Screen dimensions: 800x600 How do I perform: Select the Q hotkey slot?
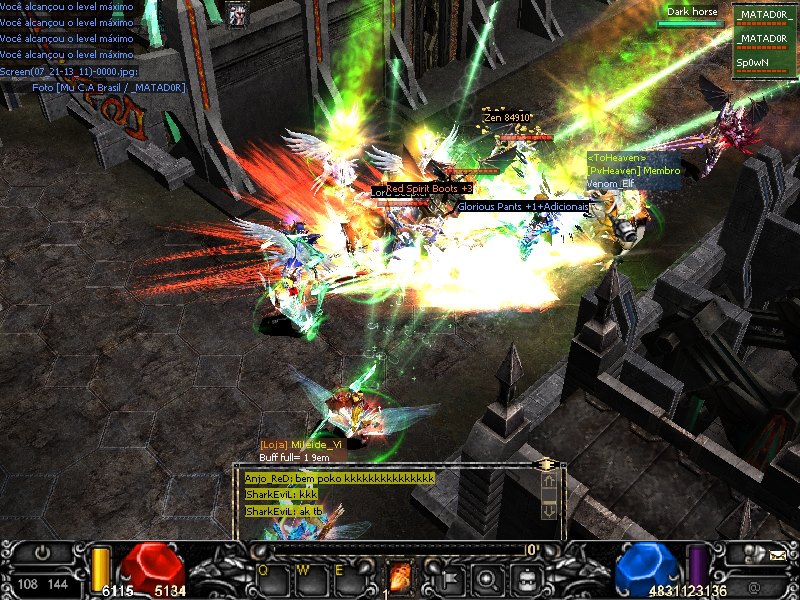point(271,577)
